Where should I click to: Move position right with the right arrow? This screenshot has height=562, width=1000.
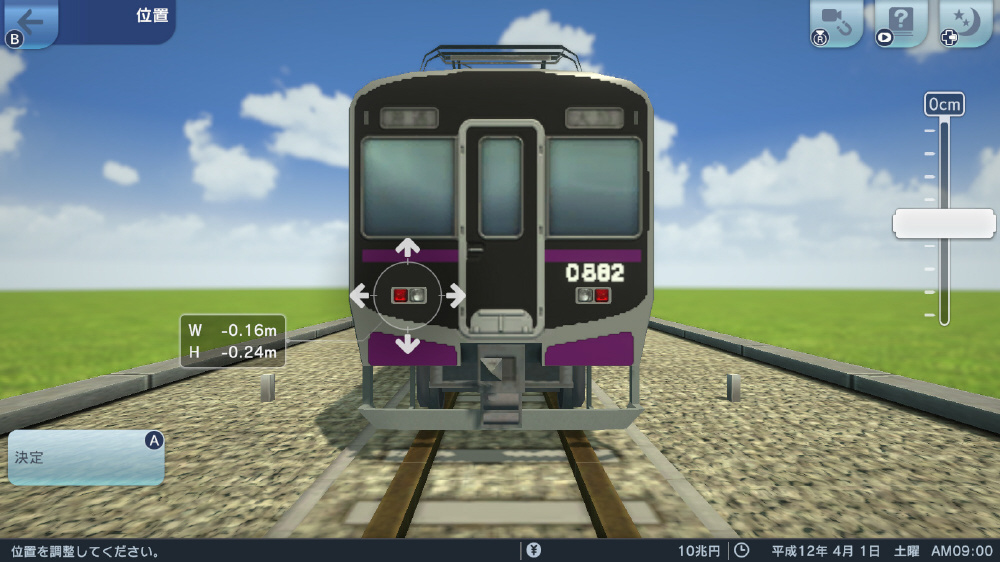[x=455, y=295]
